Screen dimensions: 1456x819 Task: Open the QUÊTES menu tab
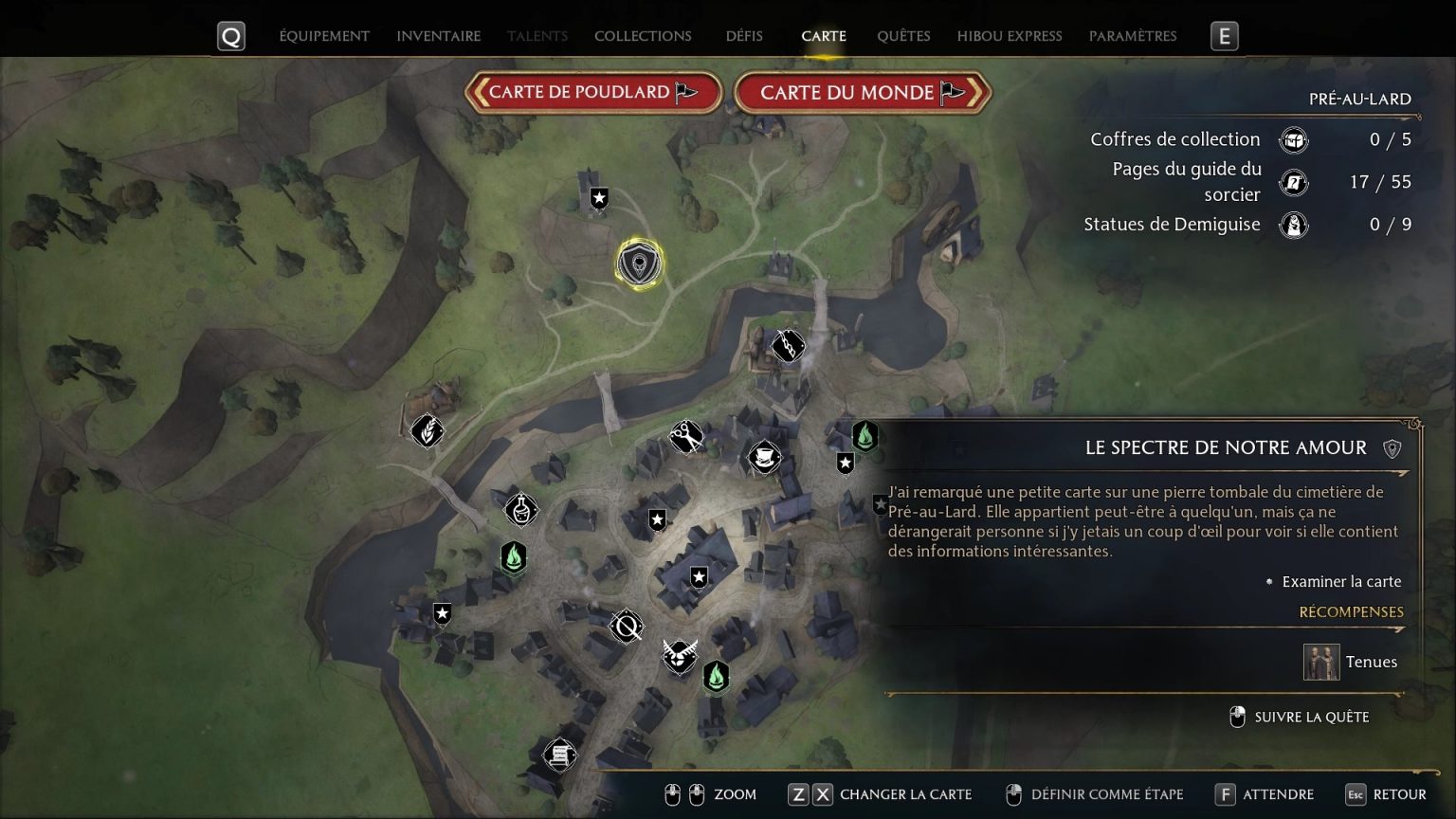903,36
